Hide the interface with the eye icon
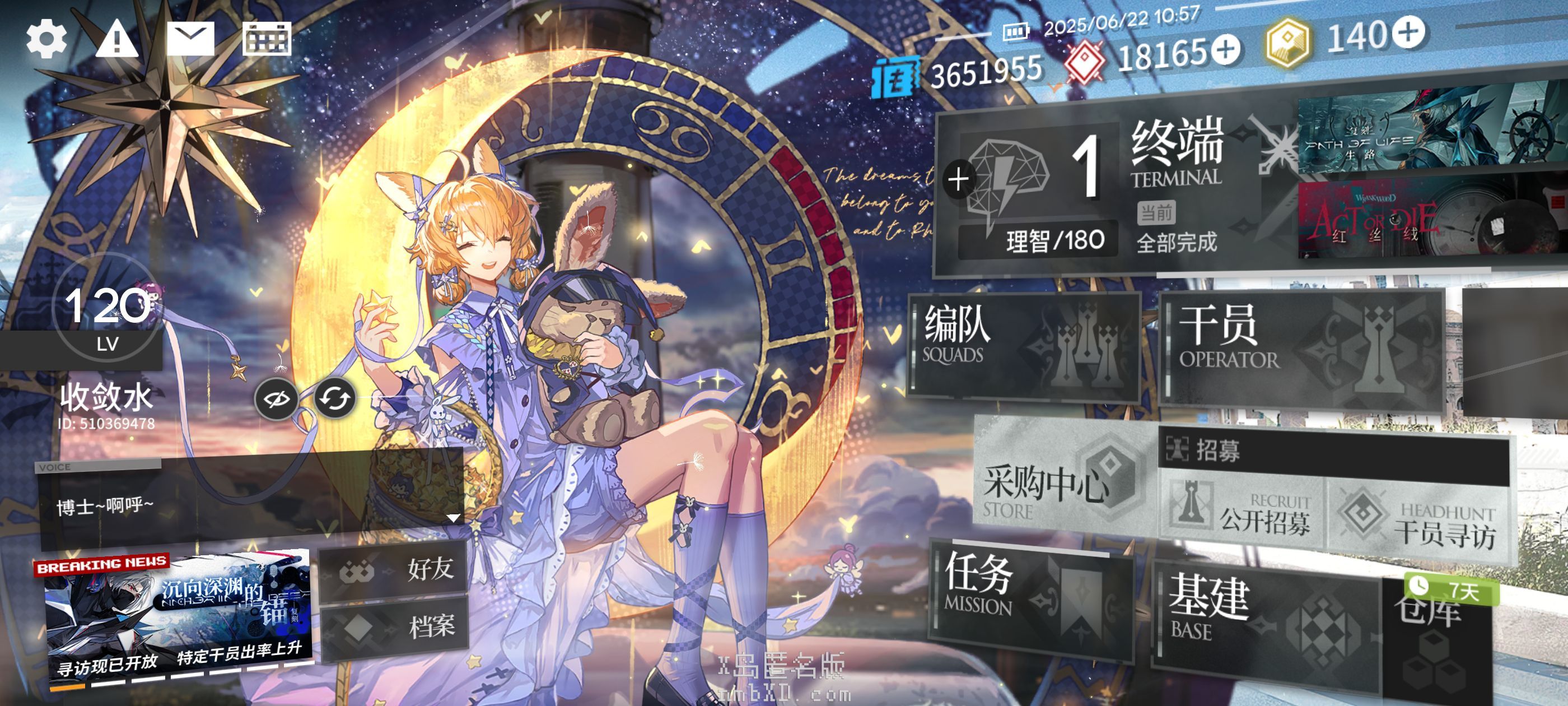Screen dimensions: 1568x706 276,399
